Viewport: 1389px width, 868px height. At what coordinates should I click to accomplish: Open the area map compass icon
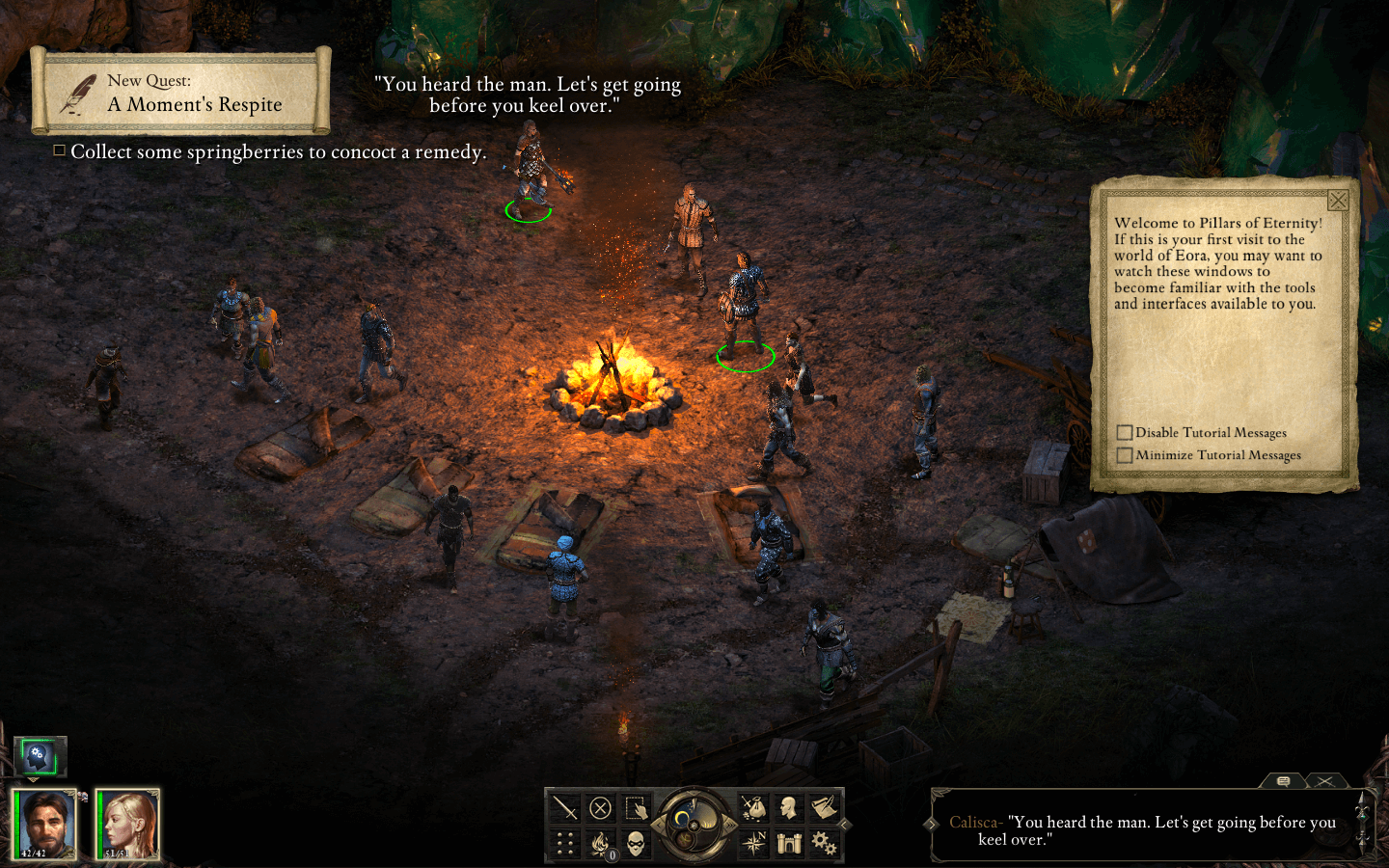coord(753,841)
